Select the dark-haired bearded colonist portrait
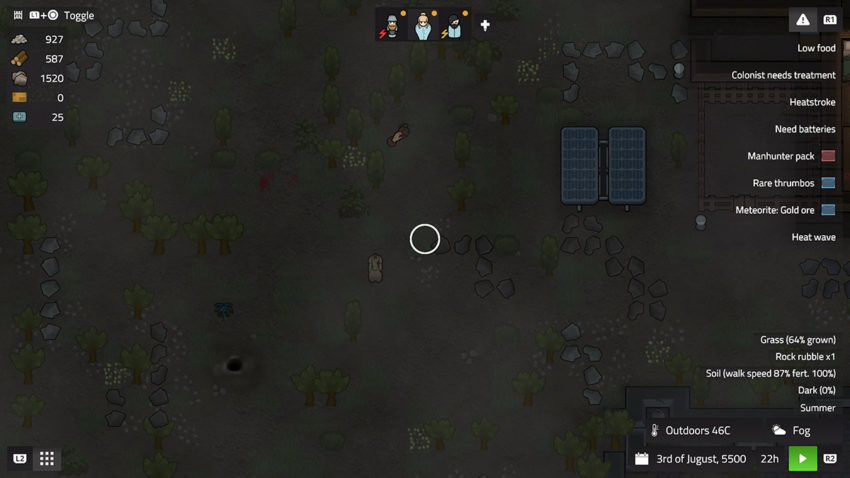The image size is (850, 478). point(455,26)
